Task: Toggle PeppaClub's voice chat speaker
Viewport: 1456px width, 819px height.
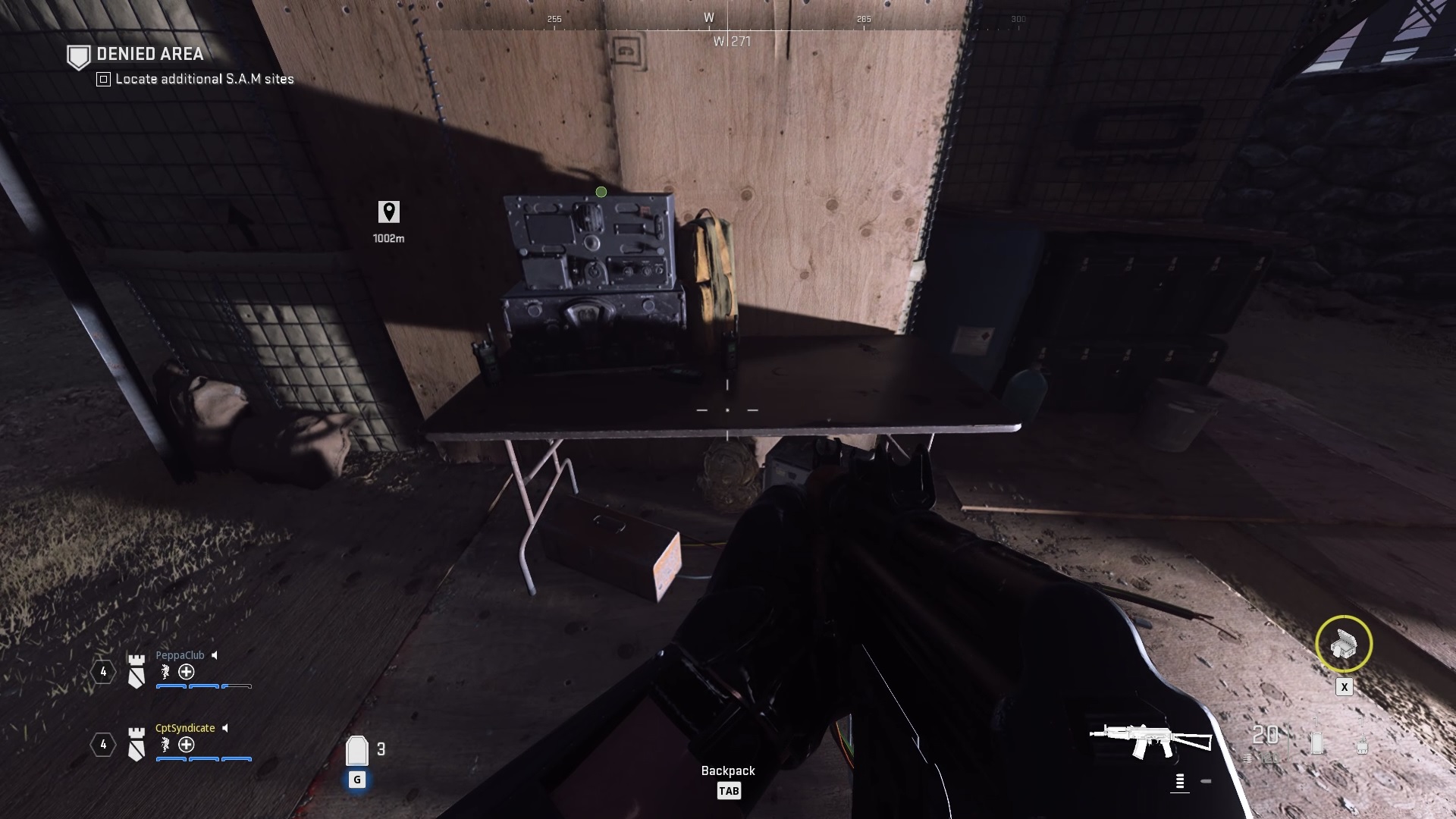Action: click(x=215, y=654)
